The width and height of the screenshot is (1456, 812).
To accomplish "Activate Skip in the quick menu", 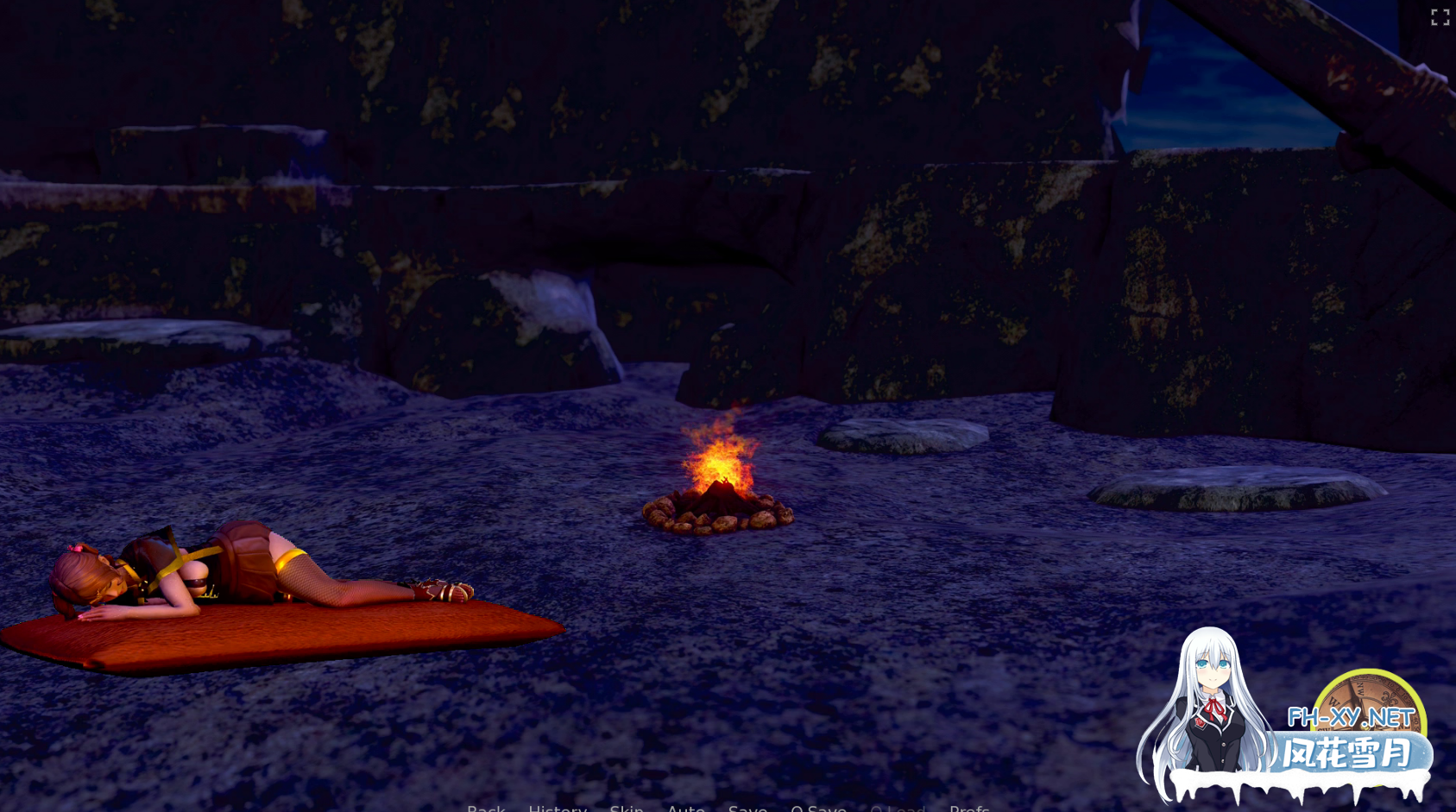I will point(627,808).
